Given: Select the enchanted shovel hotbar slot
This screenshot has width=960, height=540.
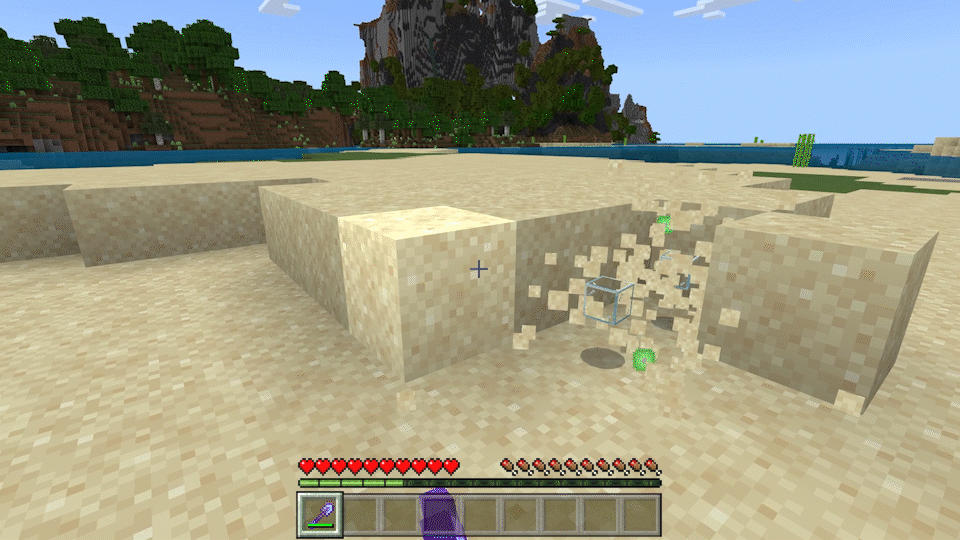Looking at the screenshot, I should (x=321, y=515).
